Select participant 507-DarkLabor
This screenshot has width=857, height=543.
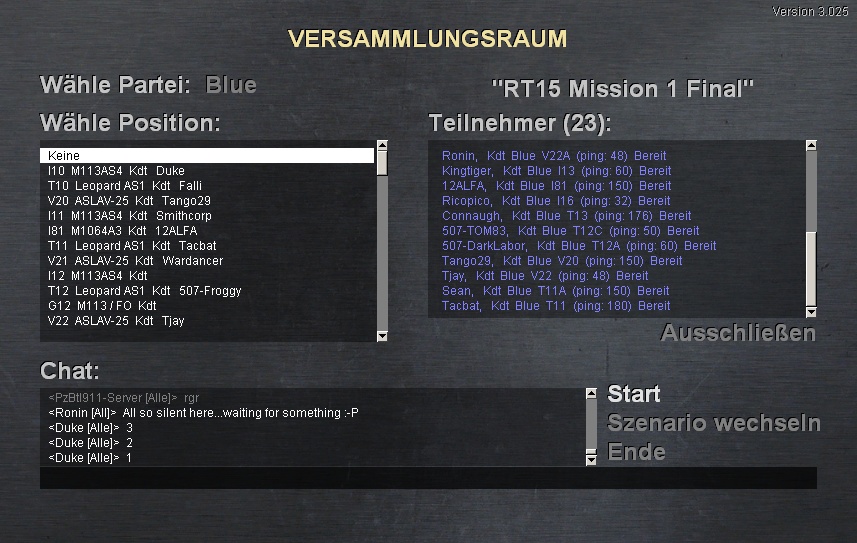point(578,246)
